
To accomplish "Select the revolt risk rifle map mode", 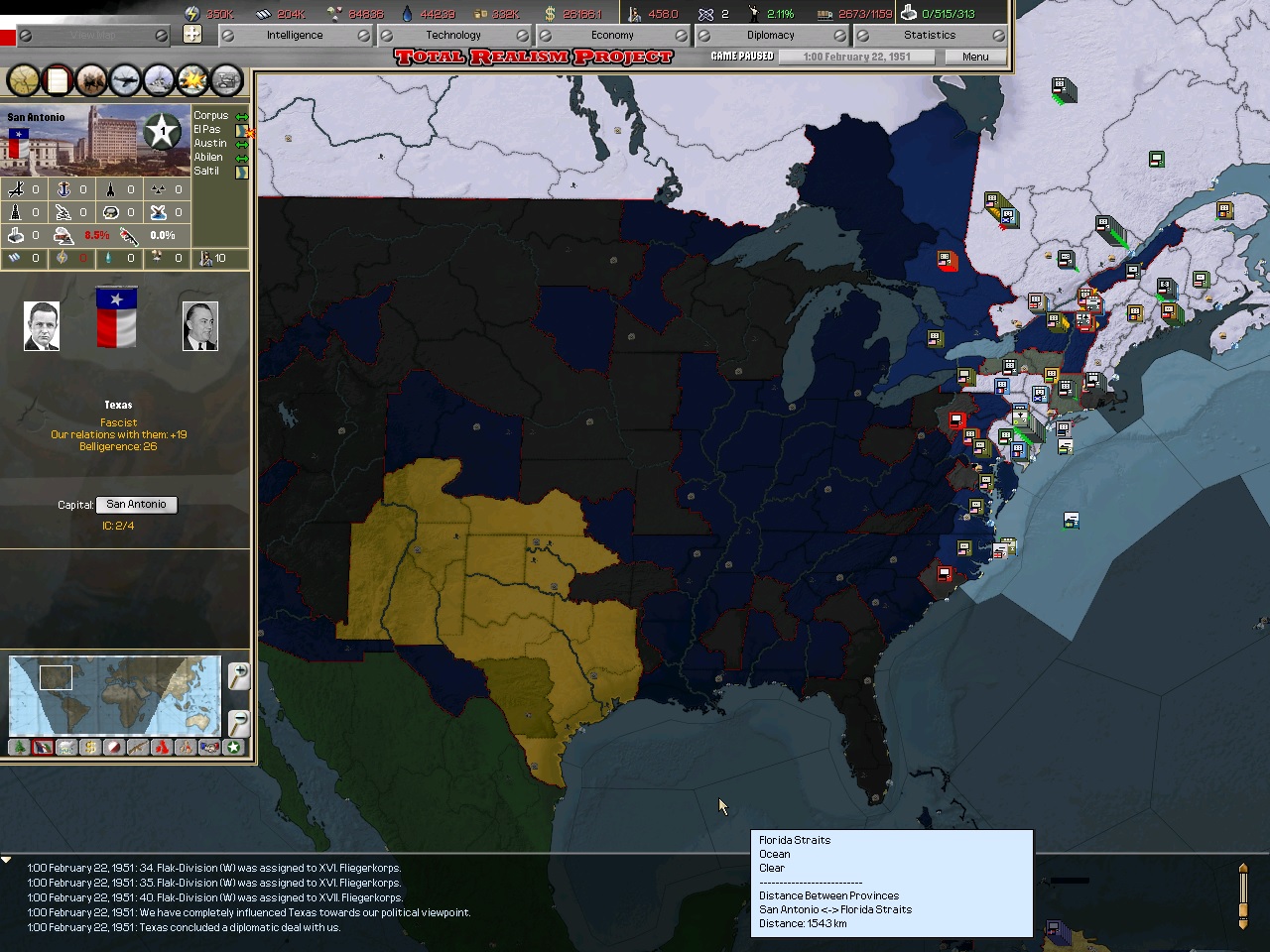I will click(138, 747).
